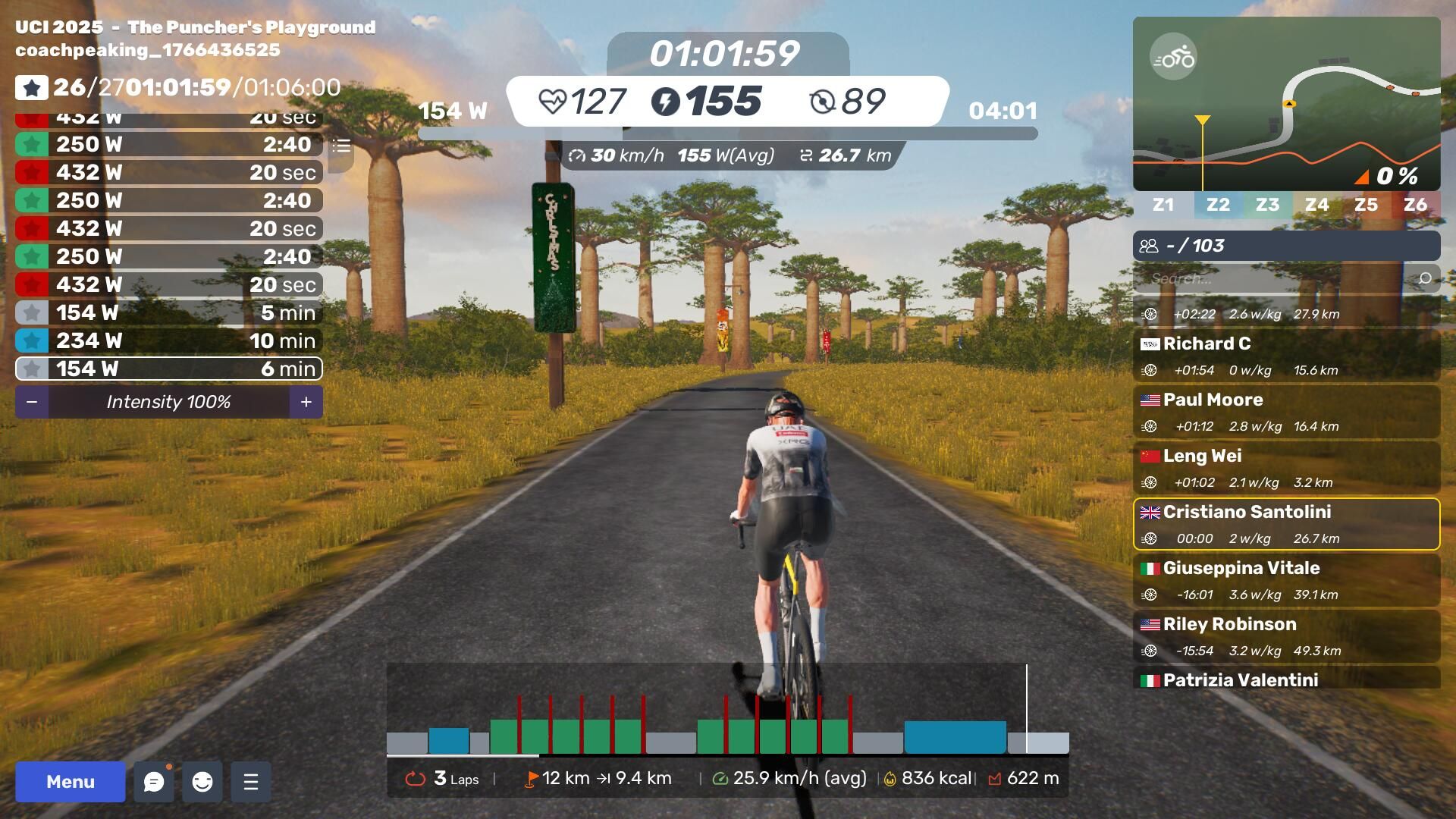Click the rider search field
The width and height of the screenshot is (1456, 819).
1278,279
